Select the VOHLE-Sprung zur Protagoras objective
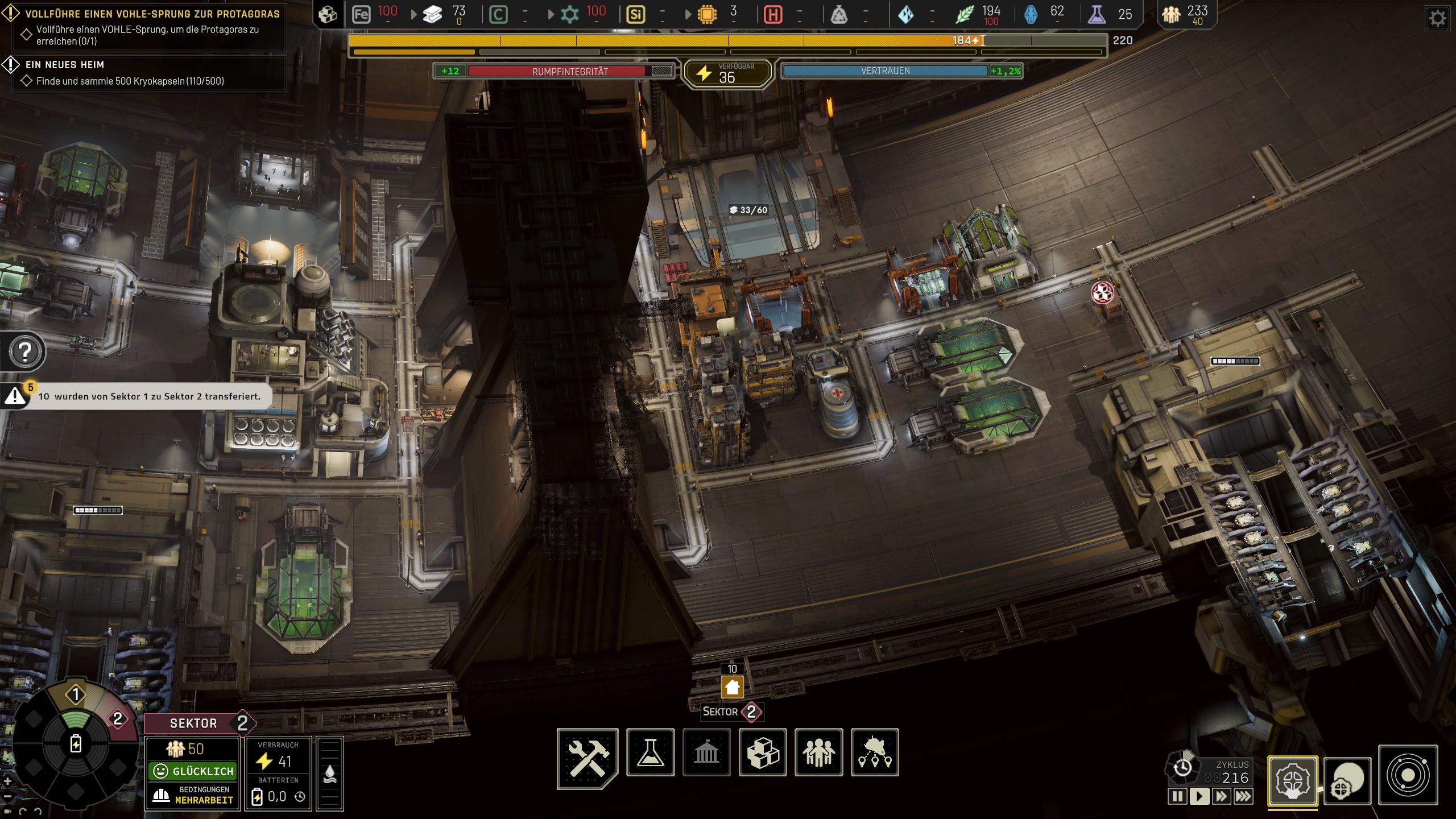The image size is (1456, 819). point(152,14)
